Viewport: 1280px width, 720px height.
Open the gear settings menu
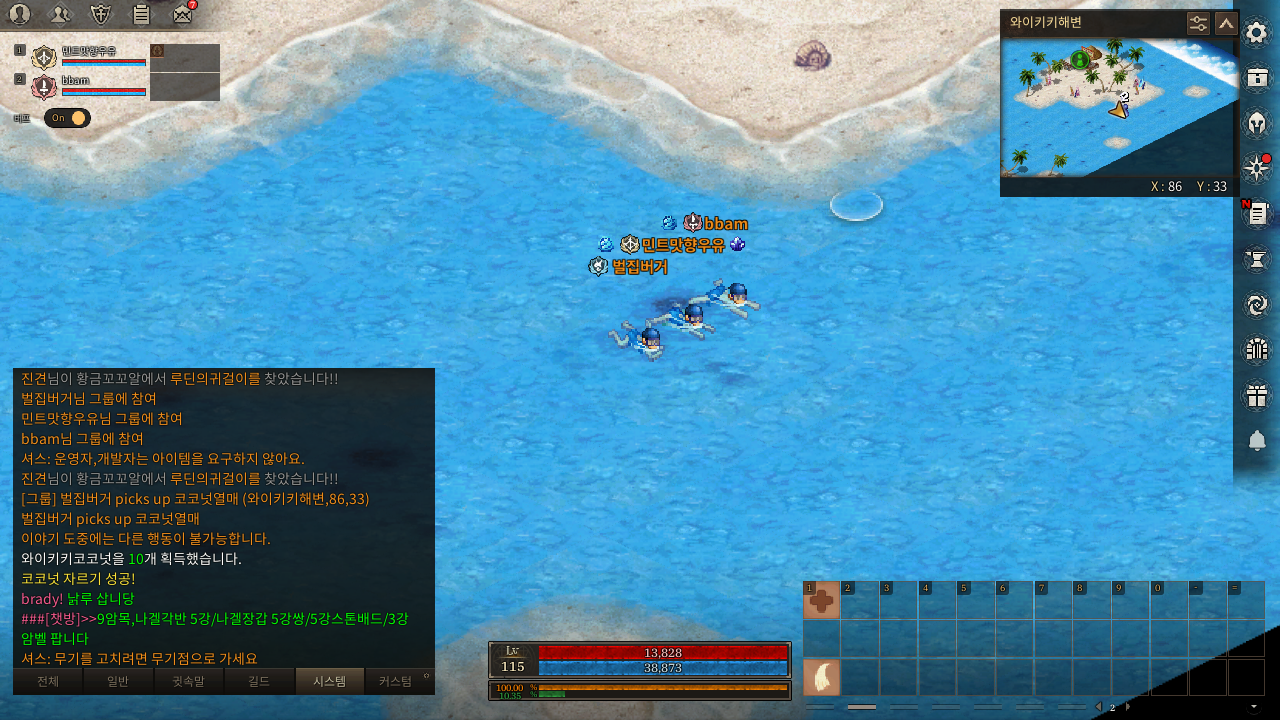pos(1256,33)
